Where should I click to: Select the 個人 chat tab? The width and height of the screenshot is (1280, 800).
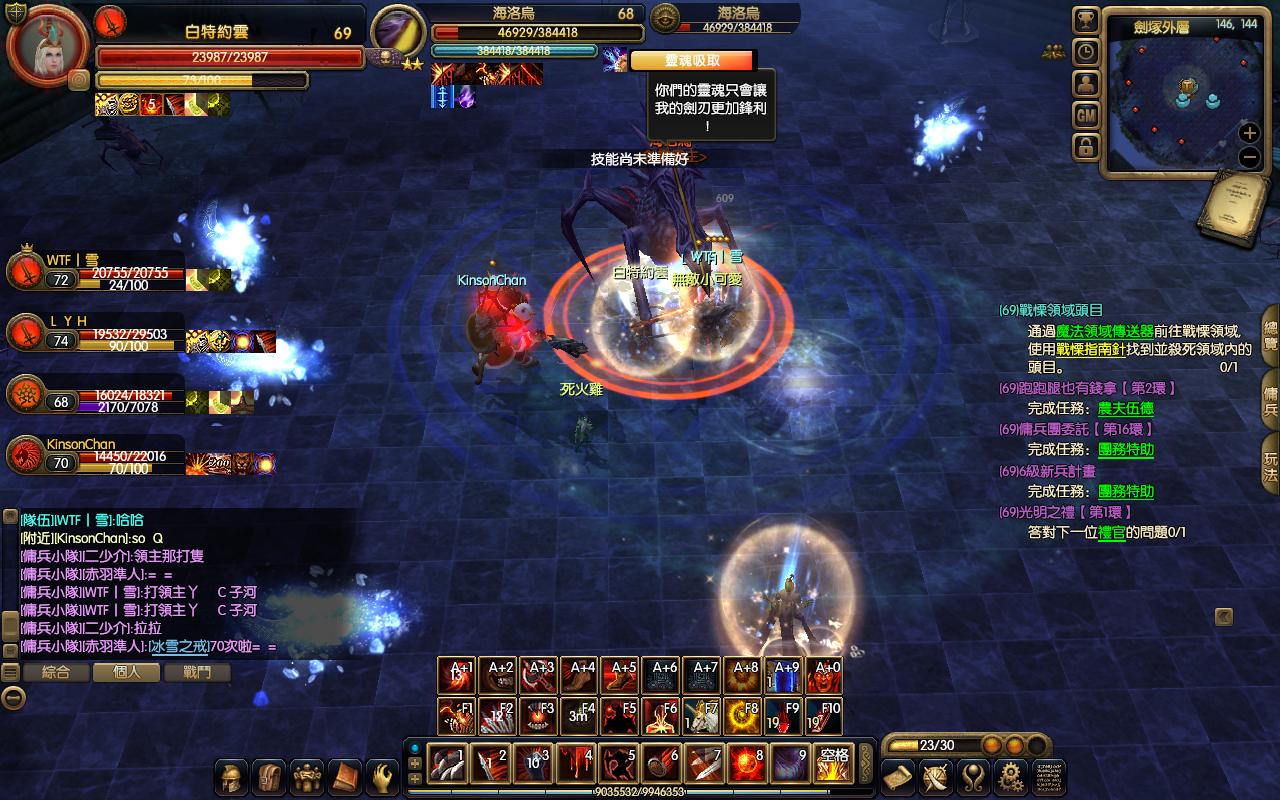click(x=127, y=673)
